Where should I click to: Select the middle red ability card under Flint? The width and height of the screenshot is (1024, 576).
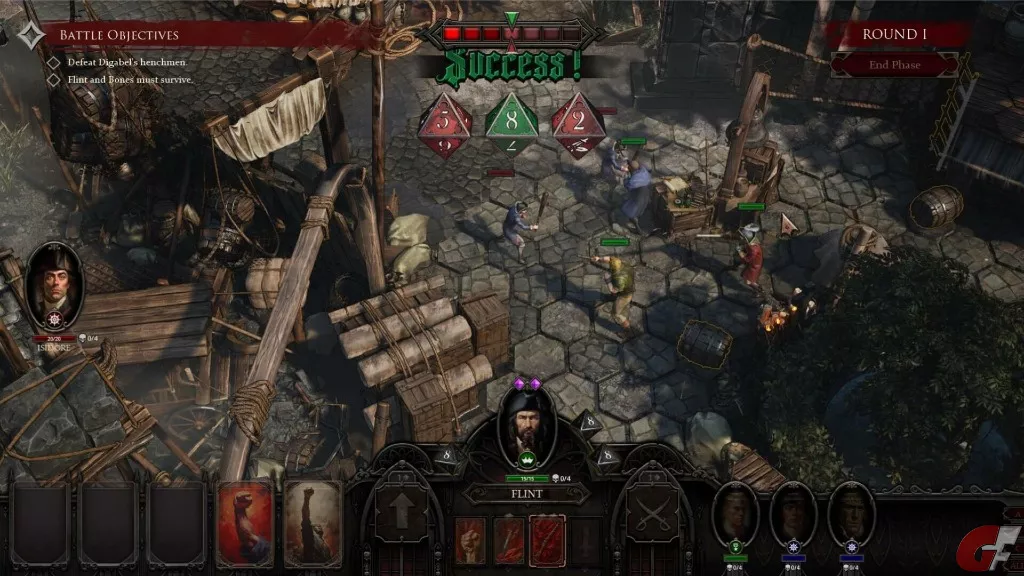508,540
